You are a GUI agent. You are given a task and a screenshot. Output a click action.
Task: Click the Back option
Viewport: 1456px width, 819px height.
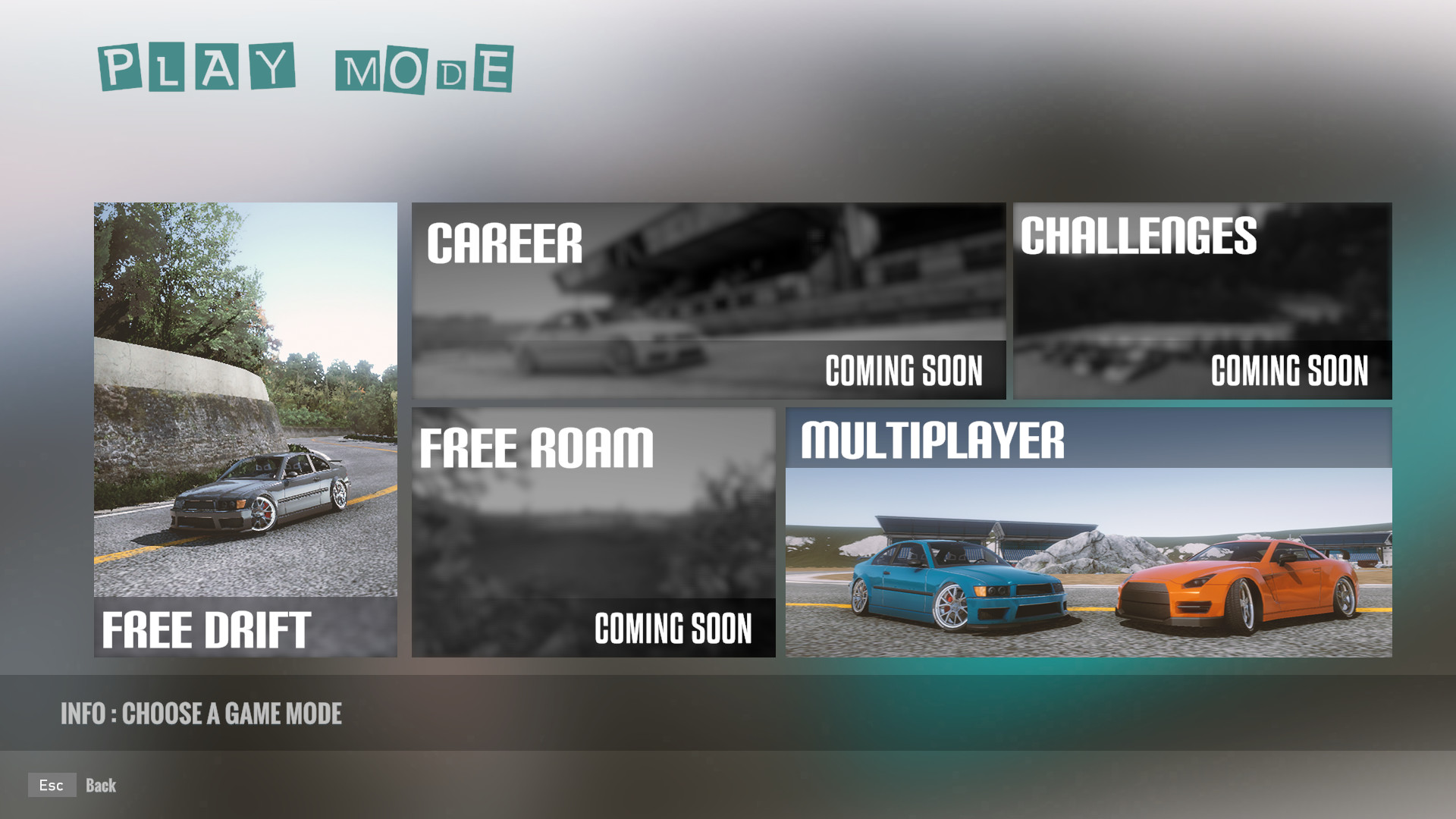(x=102, y=785)
